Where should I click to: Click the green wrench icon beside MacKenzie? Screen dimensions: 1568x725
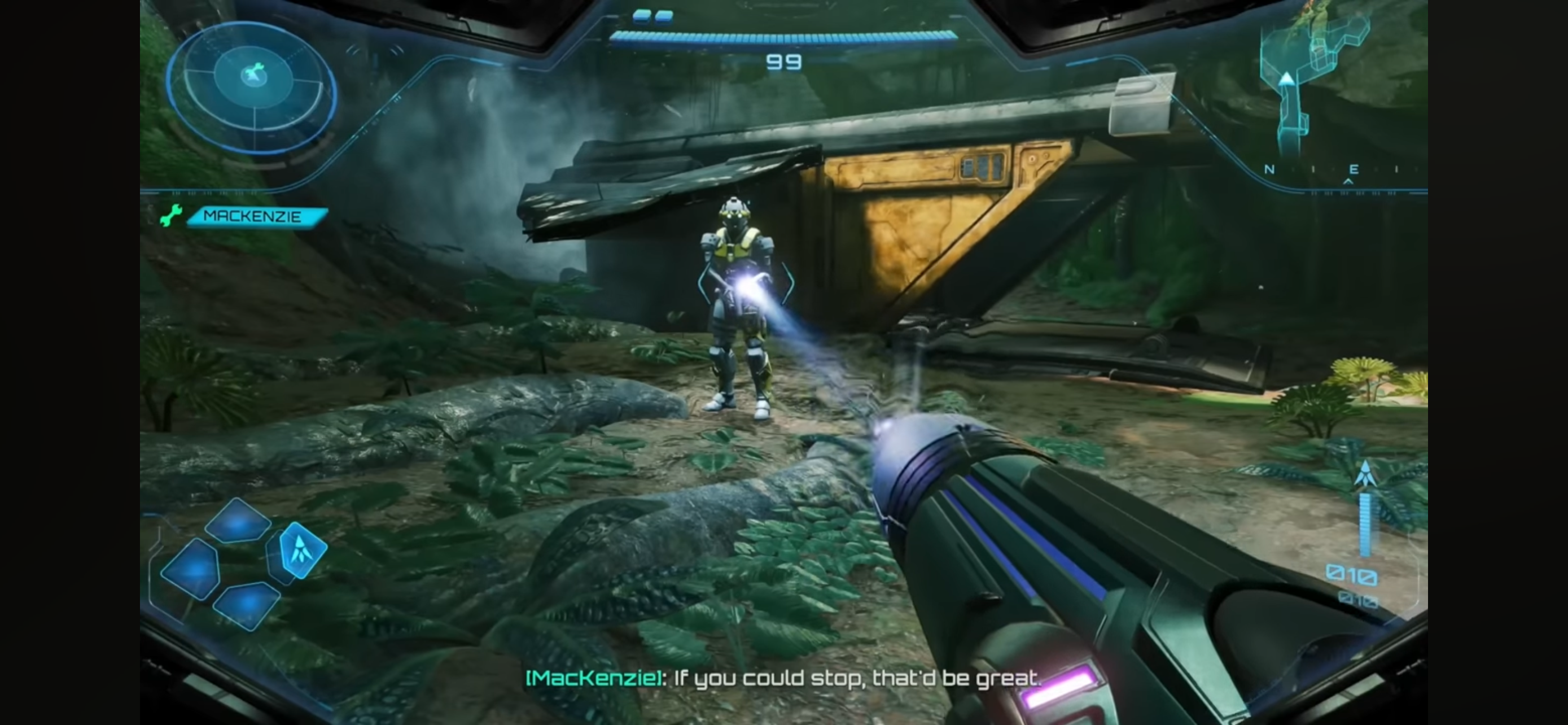pos(171,216)
